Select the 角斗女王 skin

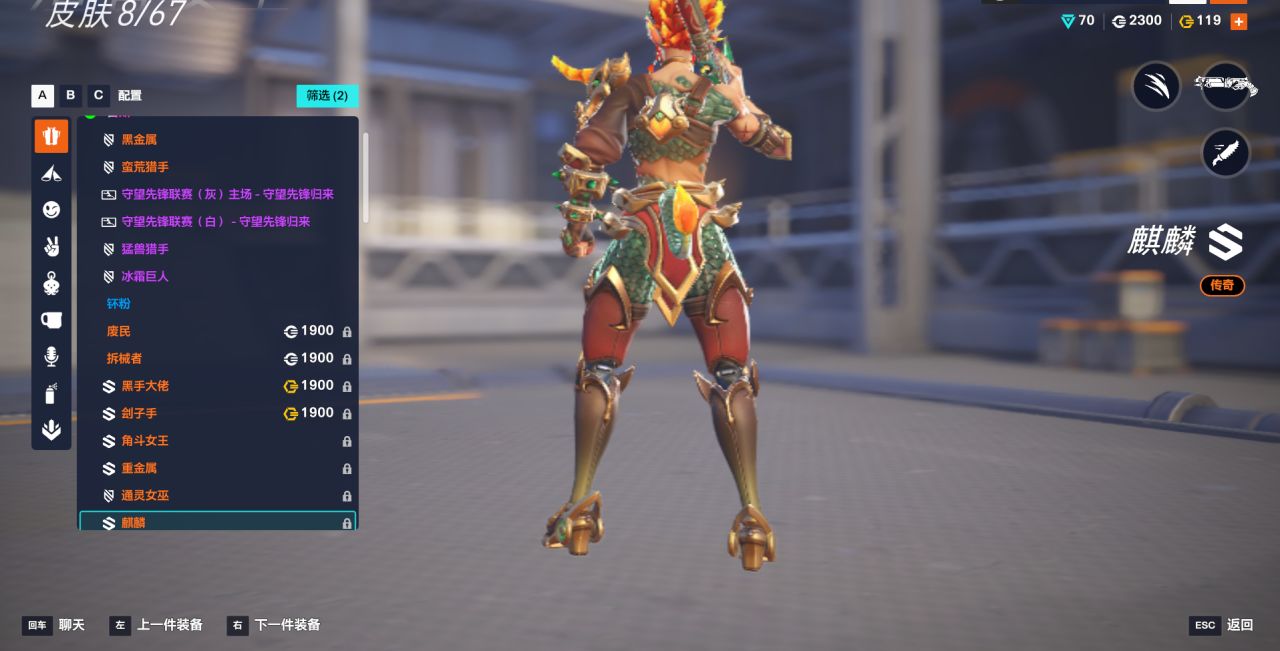[x=145, y=441]
